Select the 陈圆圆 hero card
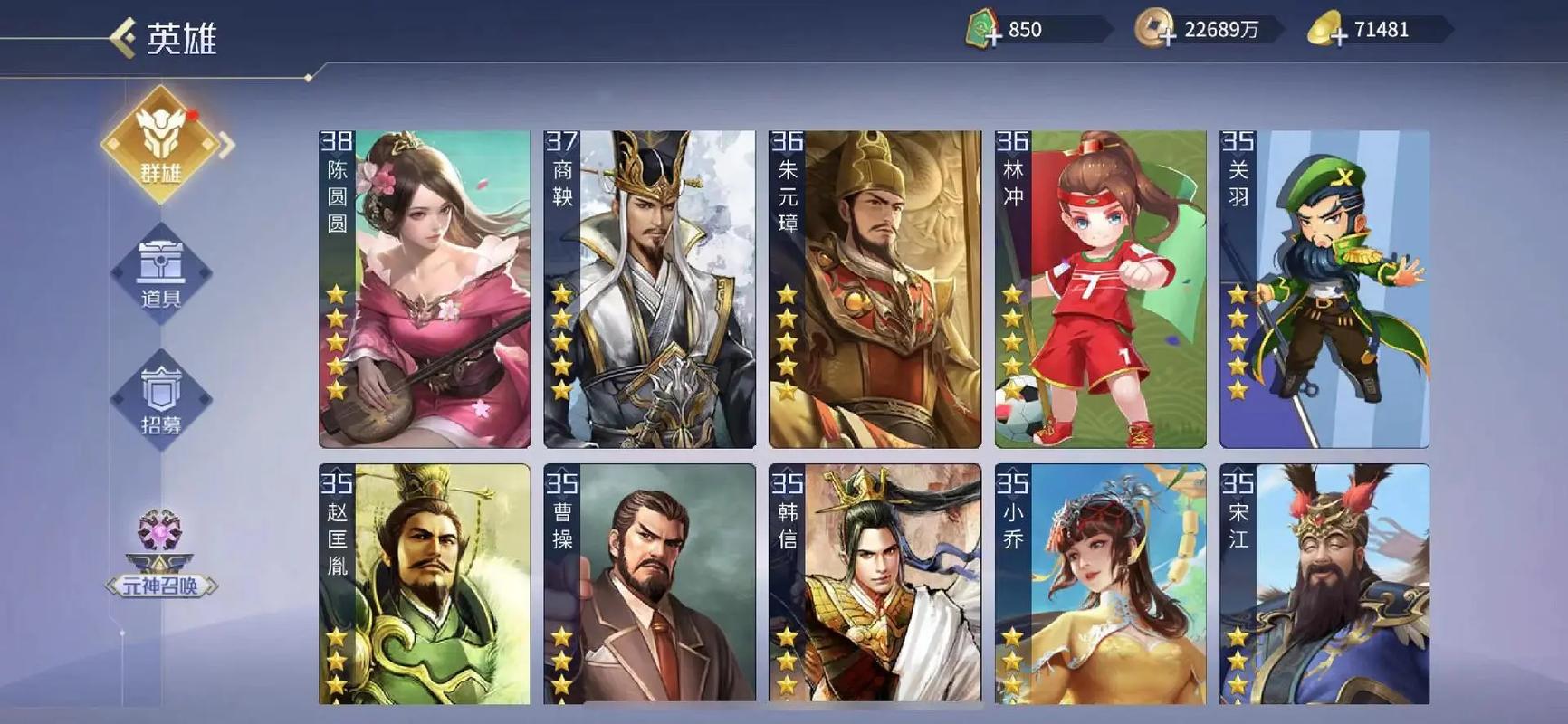The height and width of the screenshot is (724, 1568). [425, 289]
